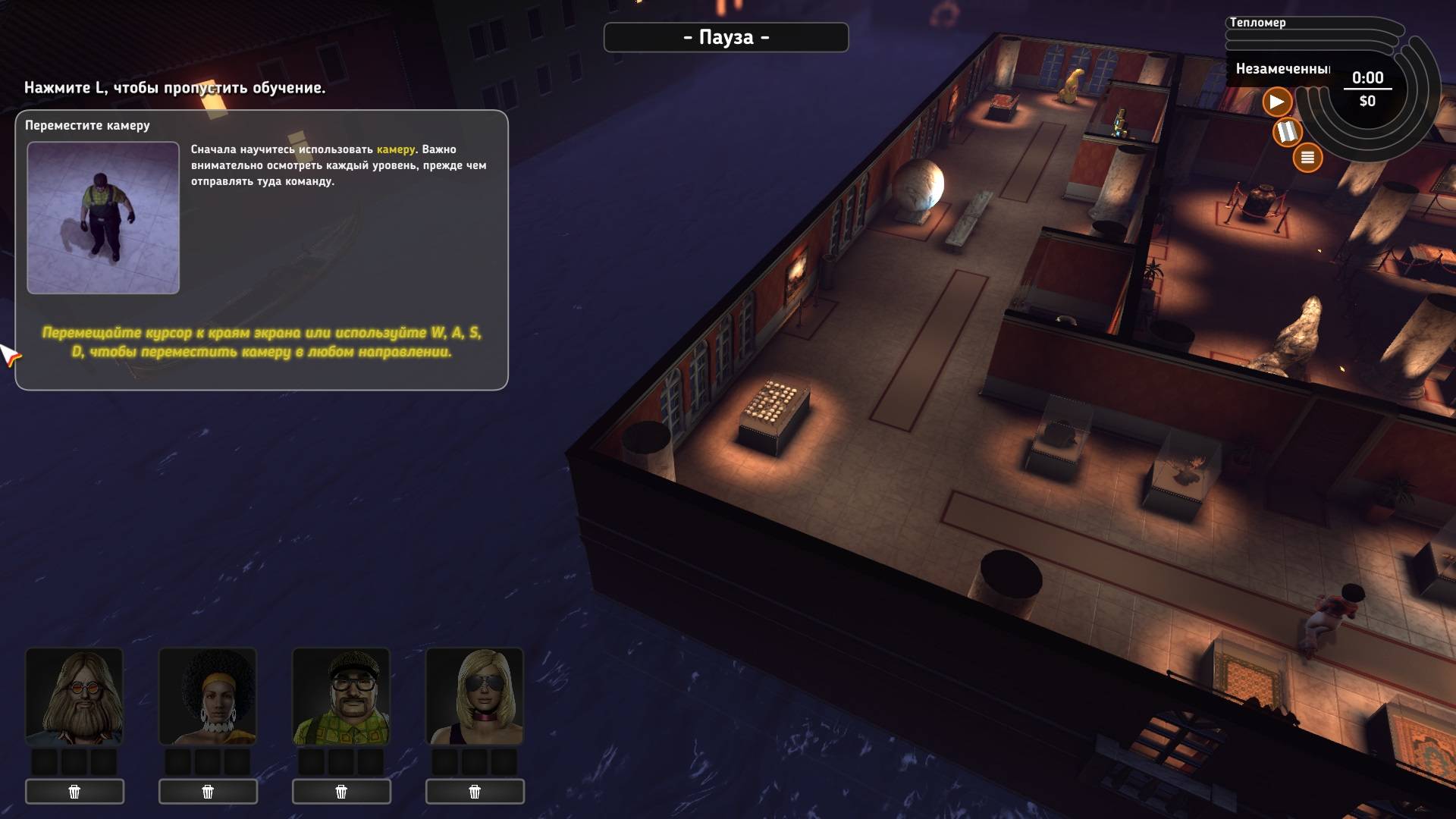The height and width of the screenshot is (819, 1456).
Task: Select the afro woman with headband portrait
Action: pyautogui.click(x=208, y=696)
